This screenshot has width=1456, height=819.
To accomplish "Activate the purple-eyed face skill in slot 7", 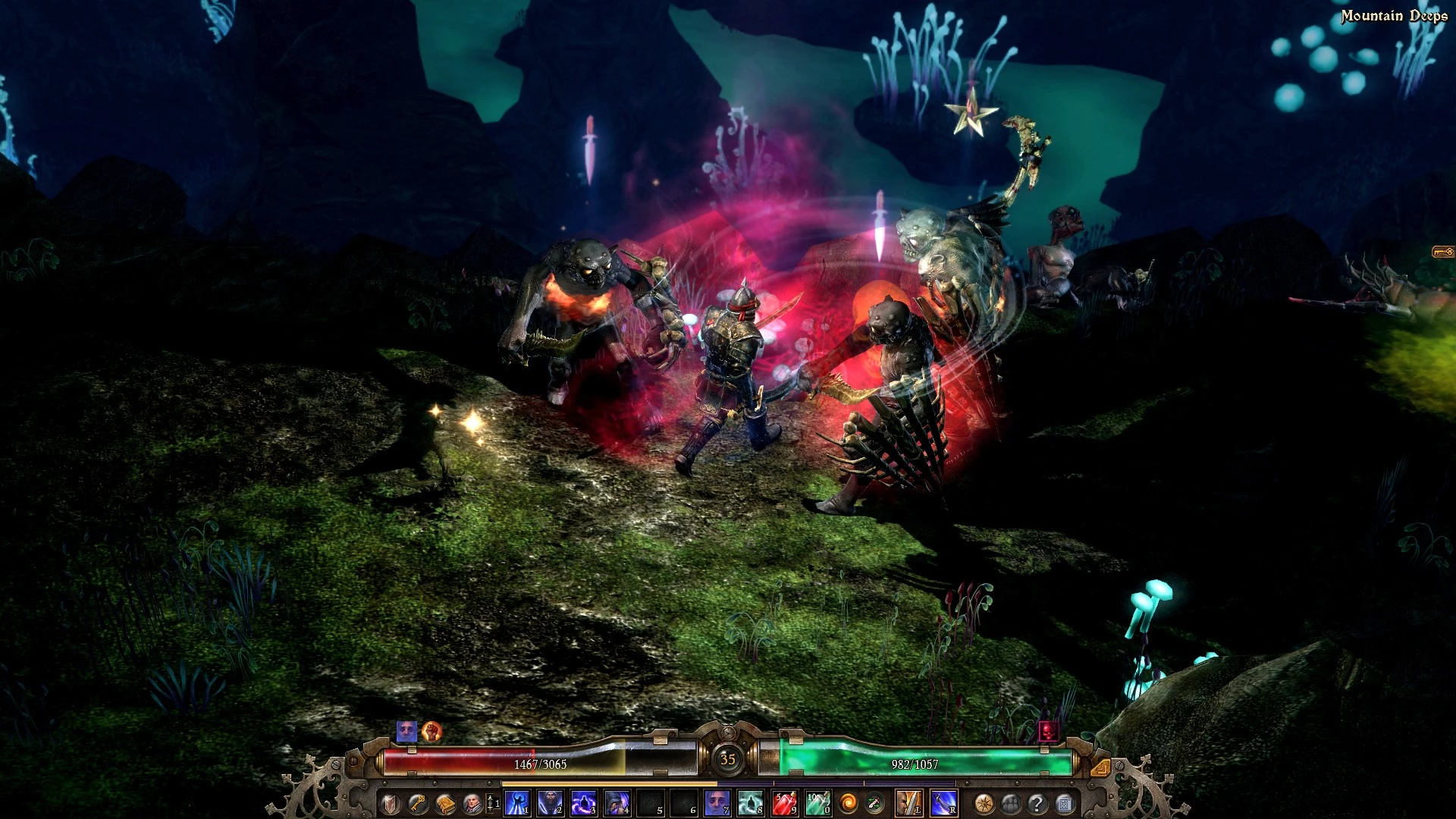I will 717,803.
